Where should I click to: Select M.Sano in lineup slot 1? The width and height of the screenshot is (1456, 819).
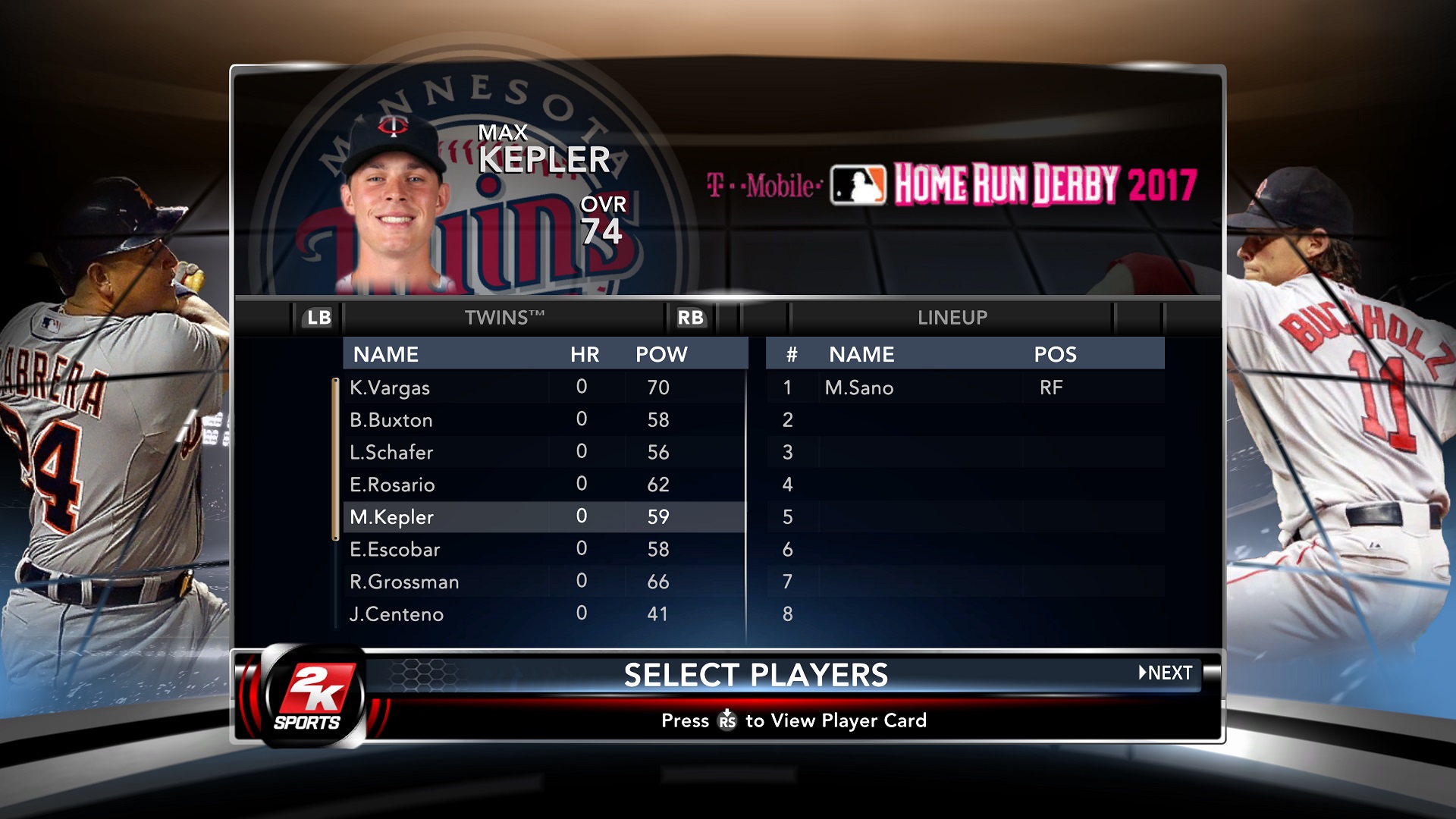[859, 388]
